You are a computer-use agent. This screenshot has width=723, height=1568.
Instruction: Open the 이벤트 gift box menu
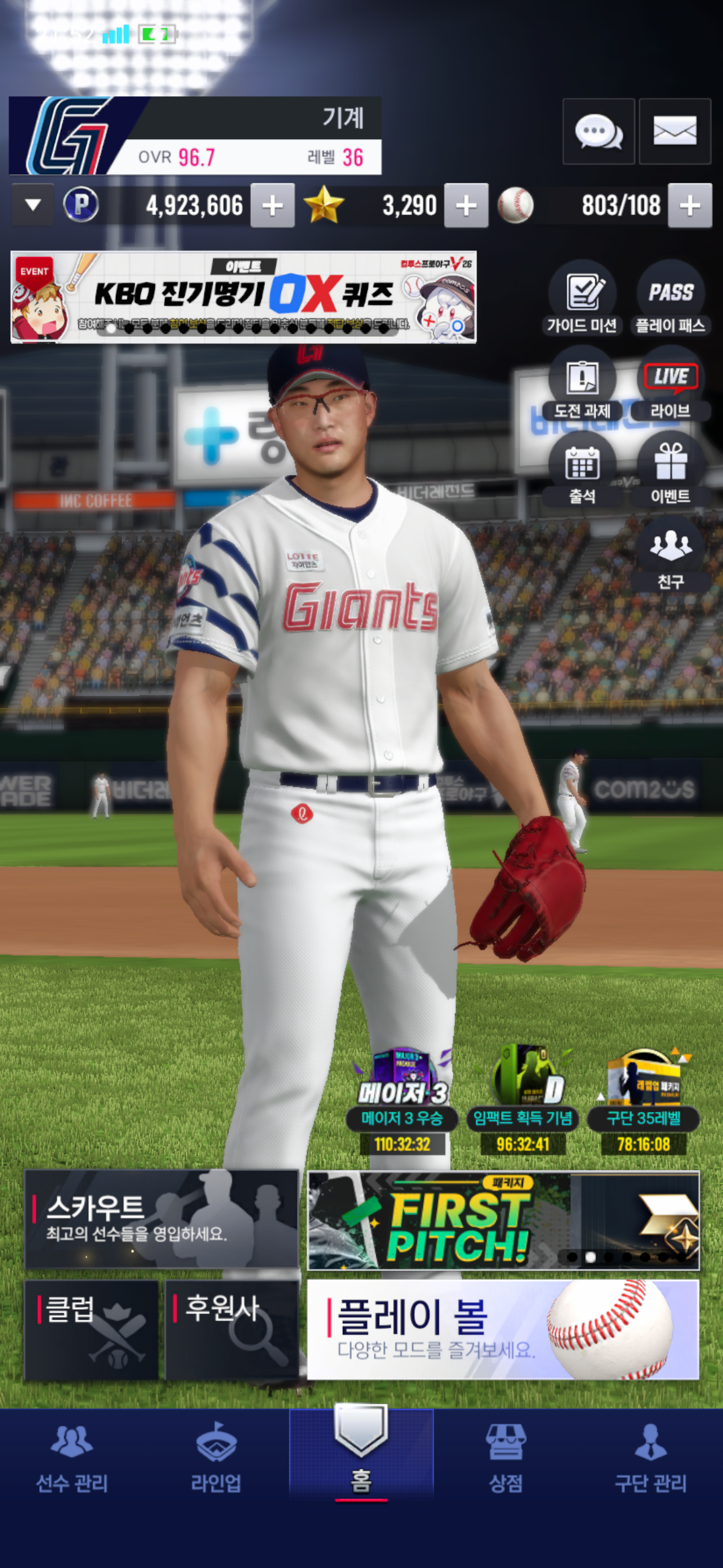click(x=670, y=469)
